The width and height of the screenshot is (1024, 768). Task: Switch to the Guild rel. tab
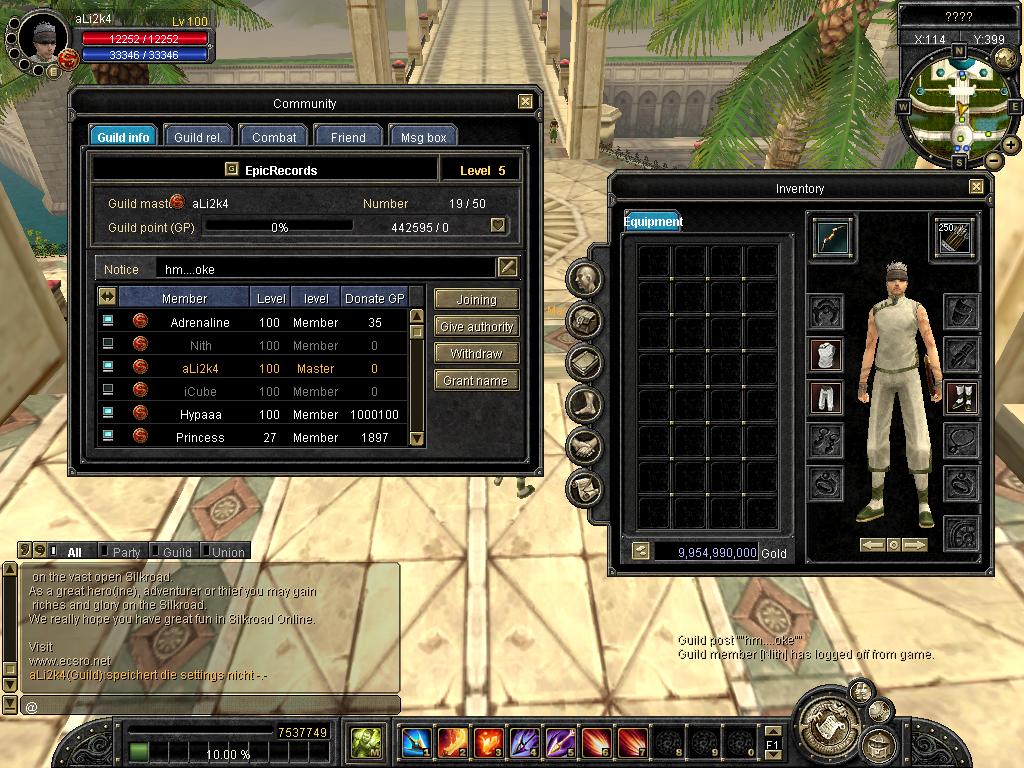[x=197, y=137]
